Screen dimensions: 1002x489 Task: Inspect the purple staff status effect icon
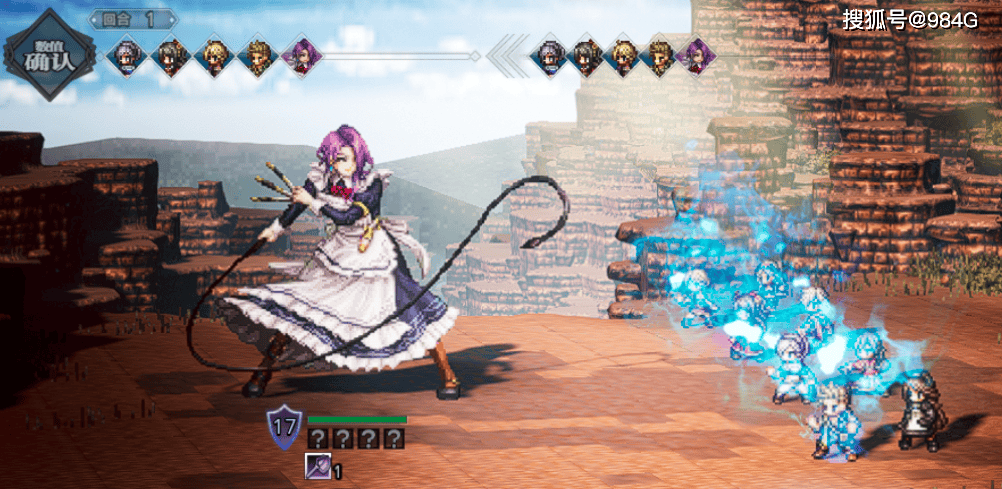click(318, 468)
